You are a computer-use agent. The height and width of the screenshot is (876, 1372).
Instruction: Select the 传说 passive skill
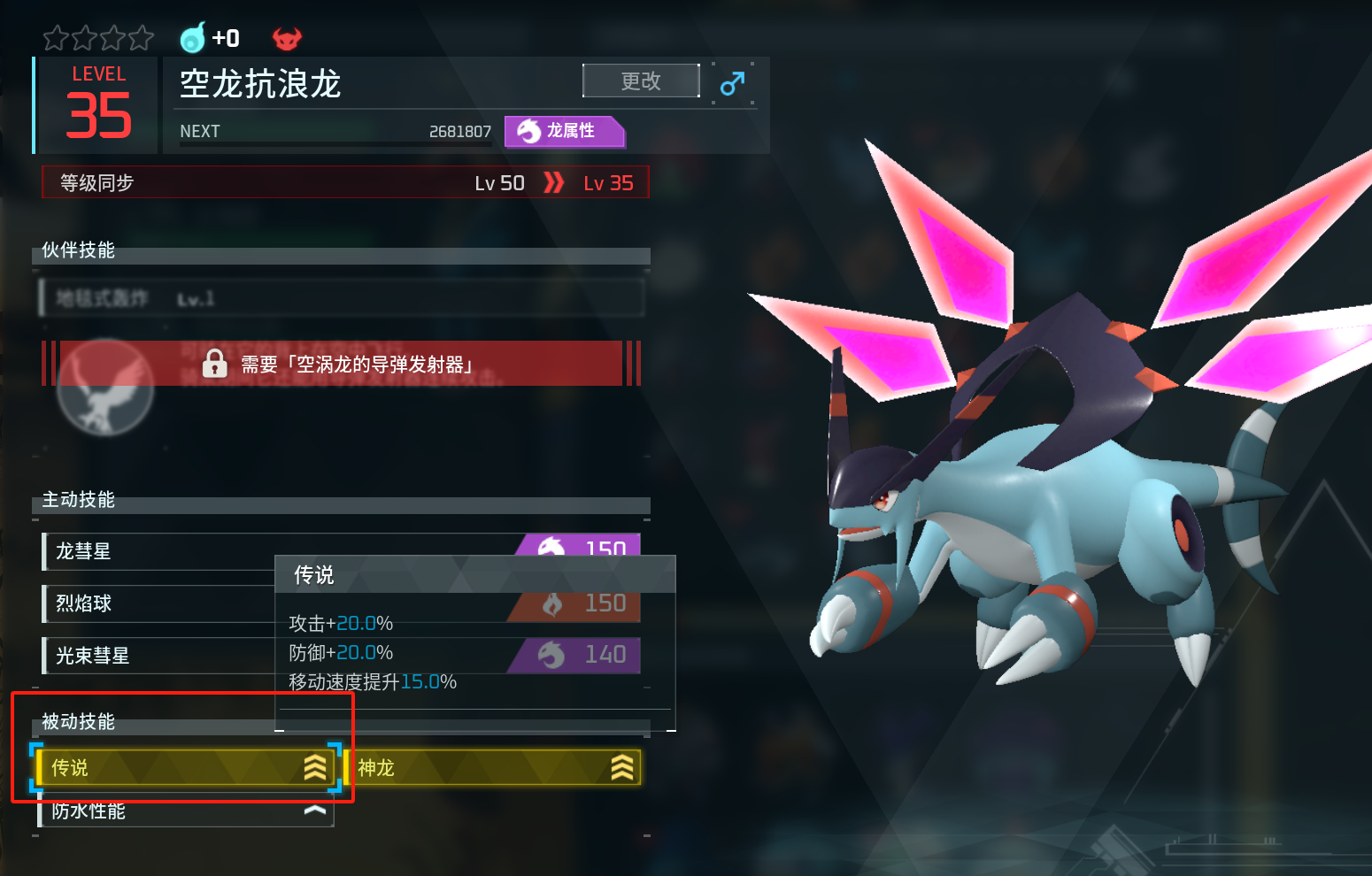pos(186,767)
